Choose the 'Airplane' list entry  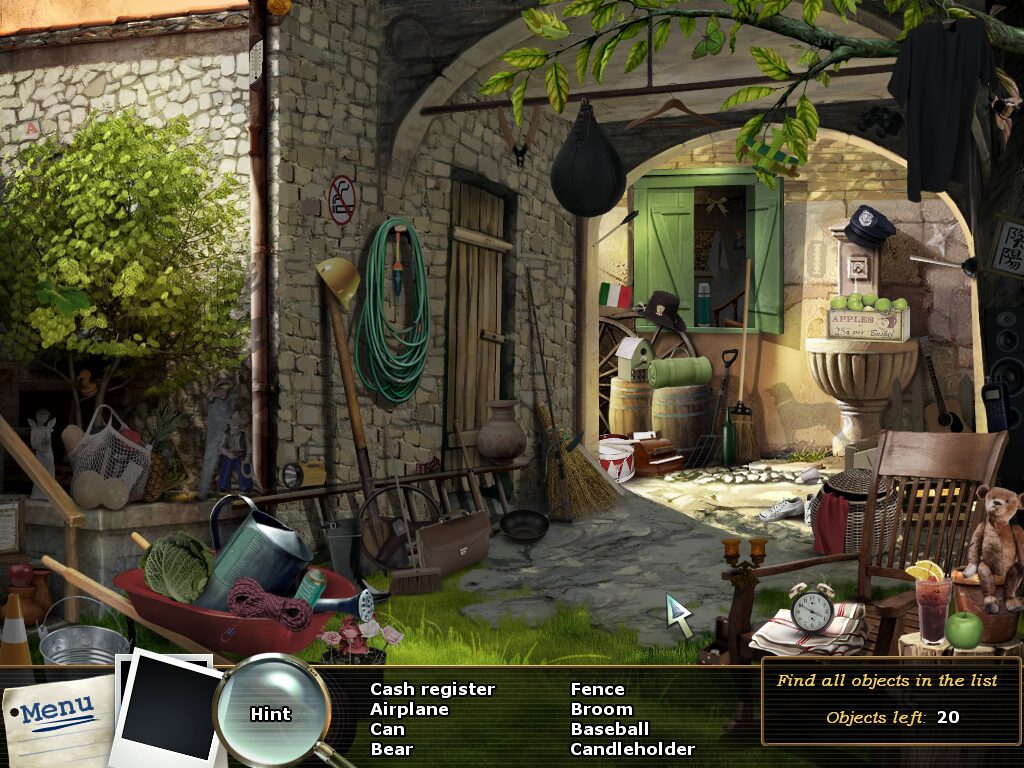point(409,709)
